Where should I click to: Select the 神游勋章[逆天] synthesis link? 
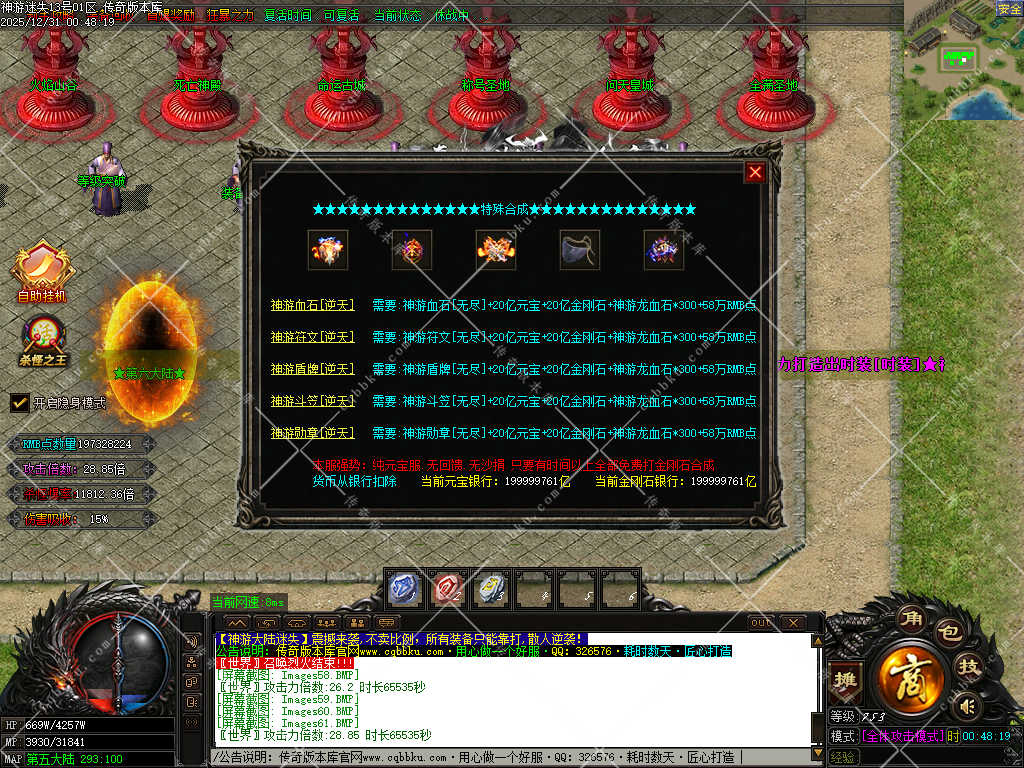(312, 433)
